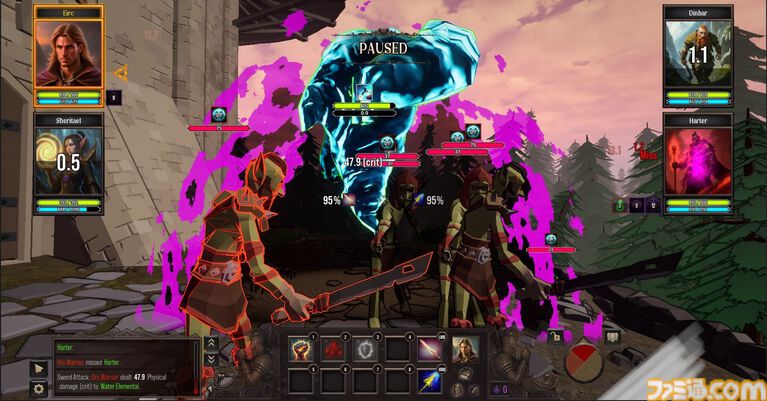767x401 pixels.
Task: Select Sheritael's party portrait
Action: pyautogui.click(x=68, y=162)
